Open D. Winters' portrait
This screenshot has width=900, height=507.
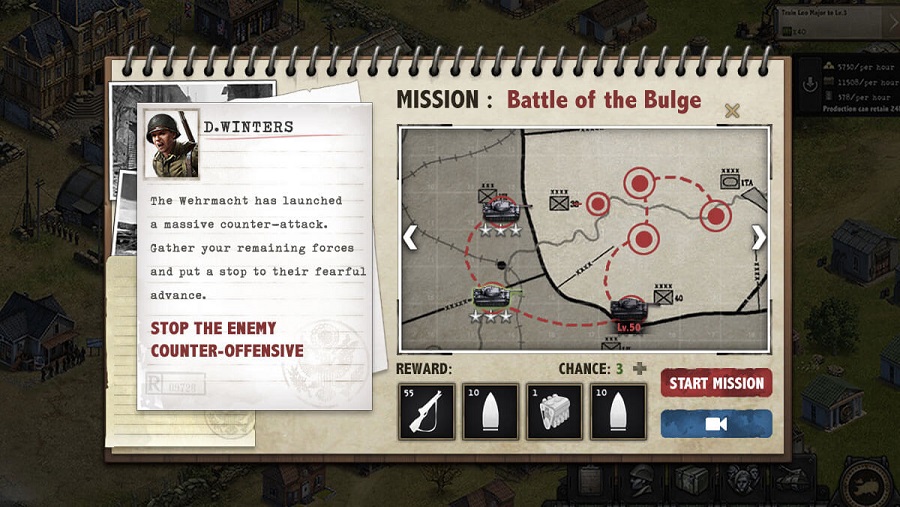point(171,143)
